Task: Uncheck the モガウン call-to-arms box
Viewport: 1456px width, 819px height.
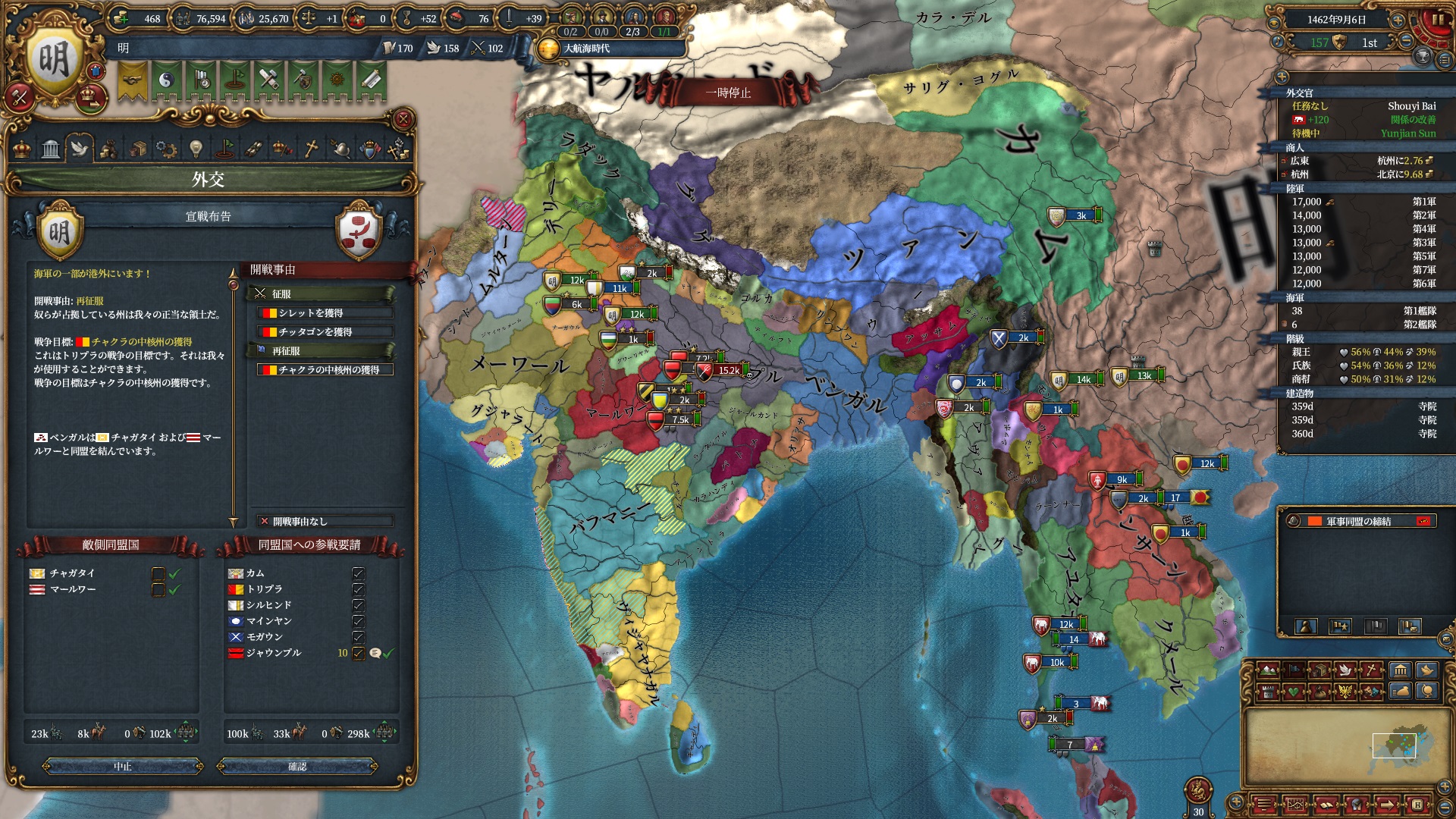Action: 359,637
